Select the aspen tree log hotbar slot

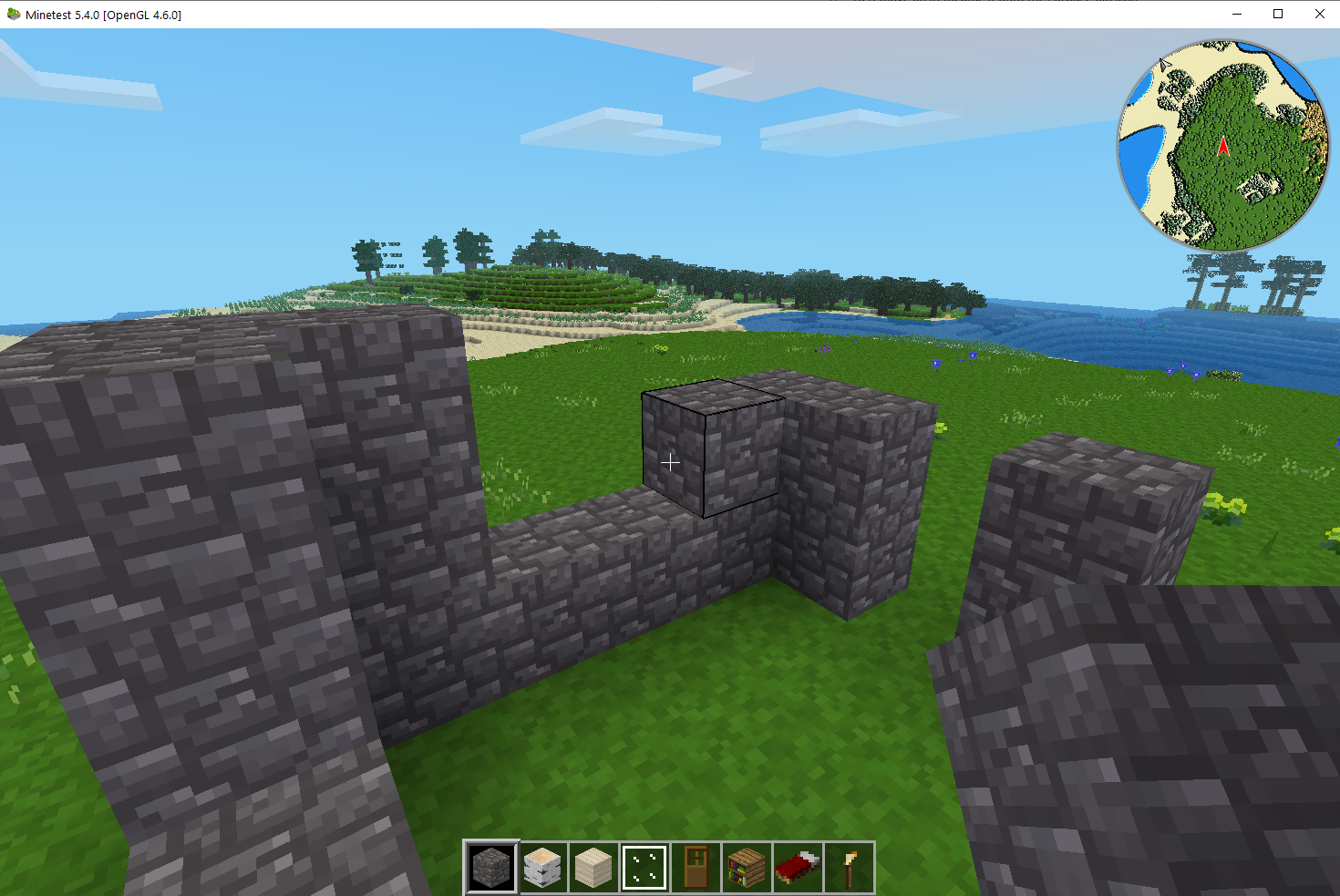tap(541, 867)
